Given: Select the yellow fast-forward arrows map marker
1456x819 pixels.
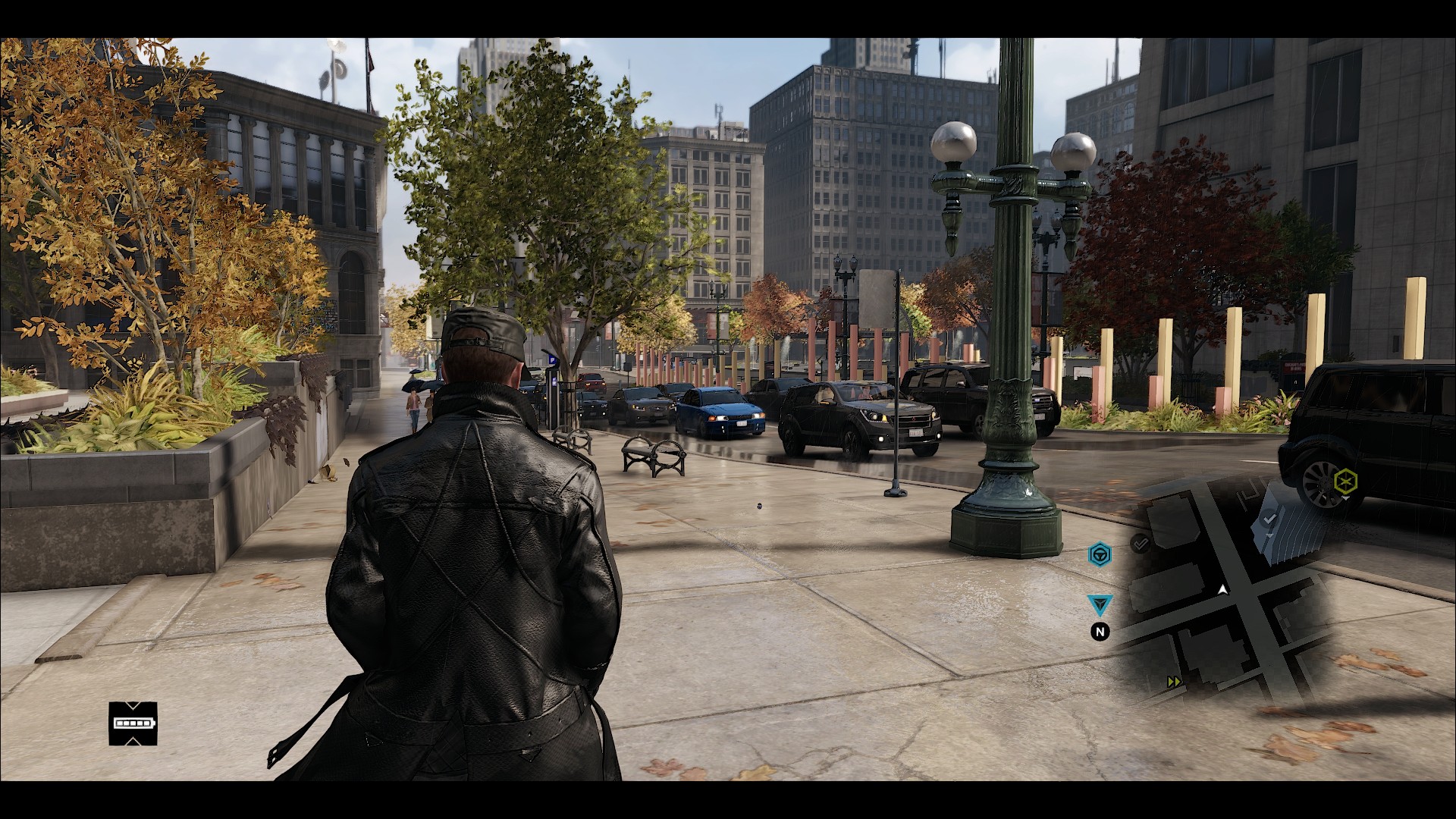Looking at the screenshot, I should pyautogui.click(x=1174, y=682).
